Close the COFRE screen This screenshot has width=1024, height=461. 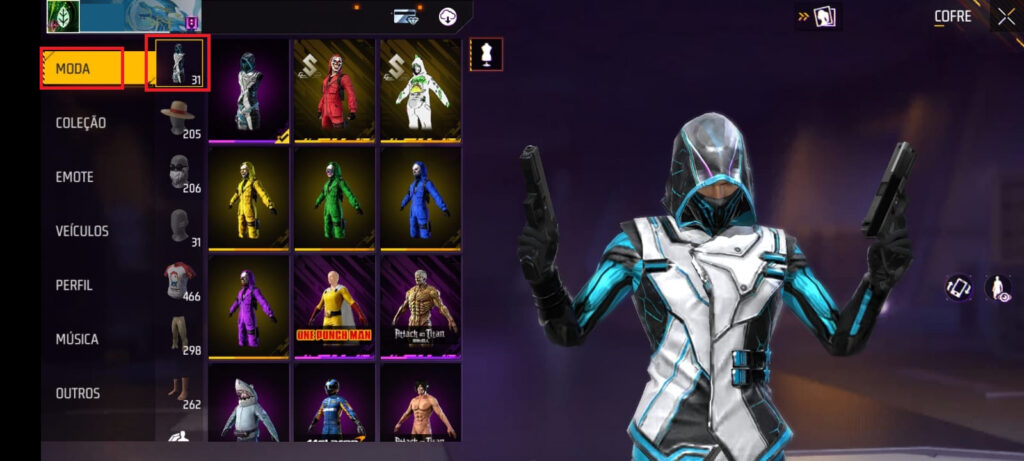1004,16
